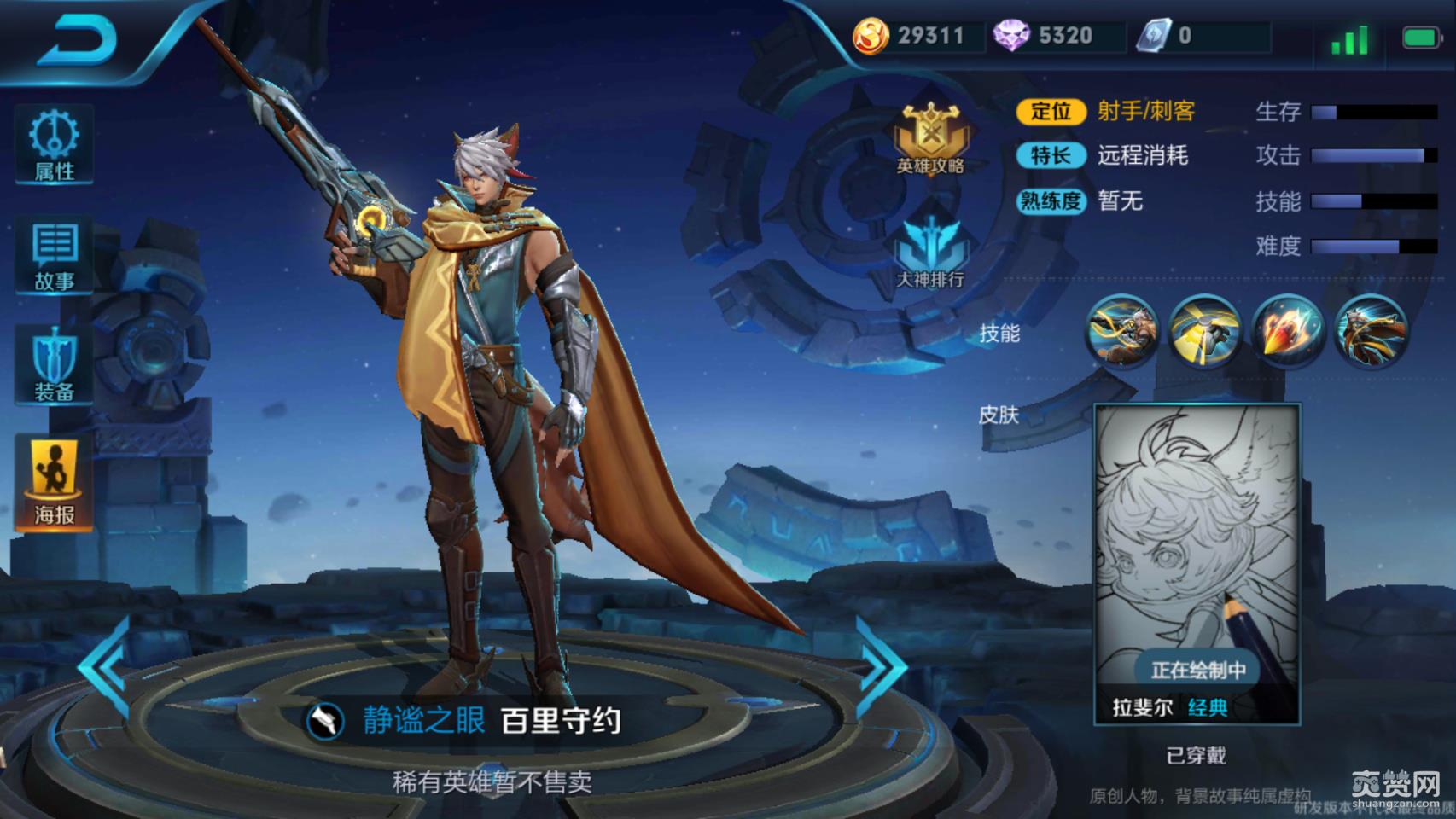Open the 海报 poster tab

click(x=54, y=483)
